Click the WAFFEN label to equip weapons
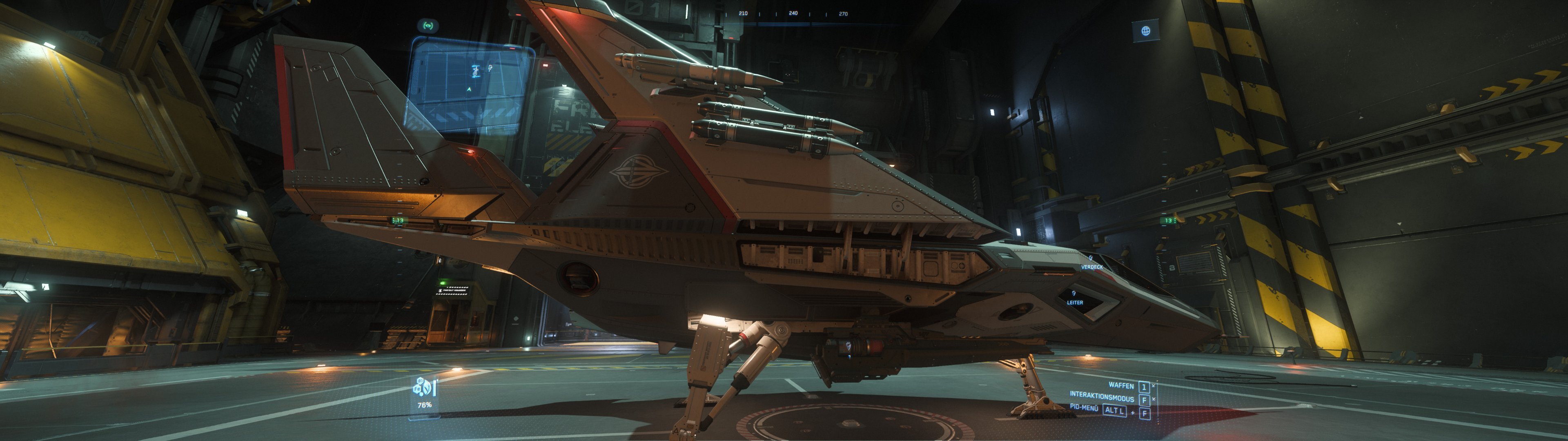Image resolution: width=1568 pixels, height=441 pixels. click(1122, 386)
